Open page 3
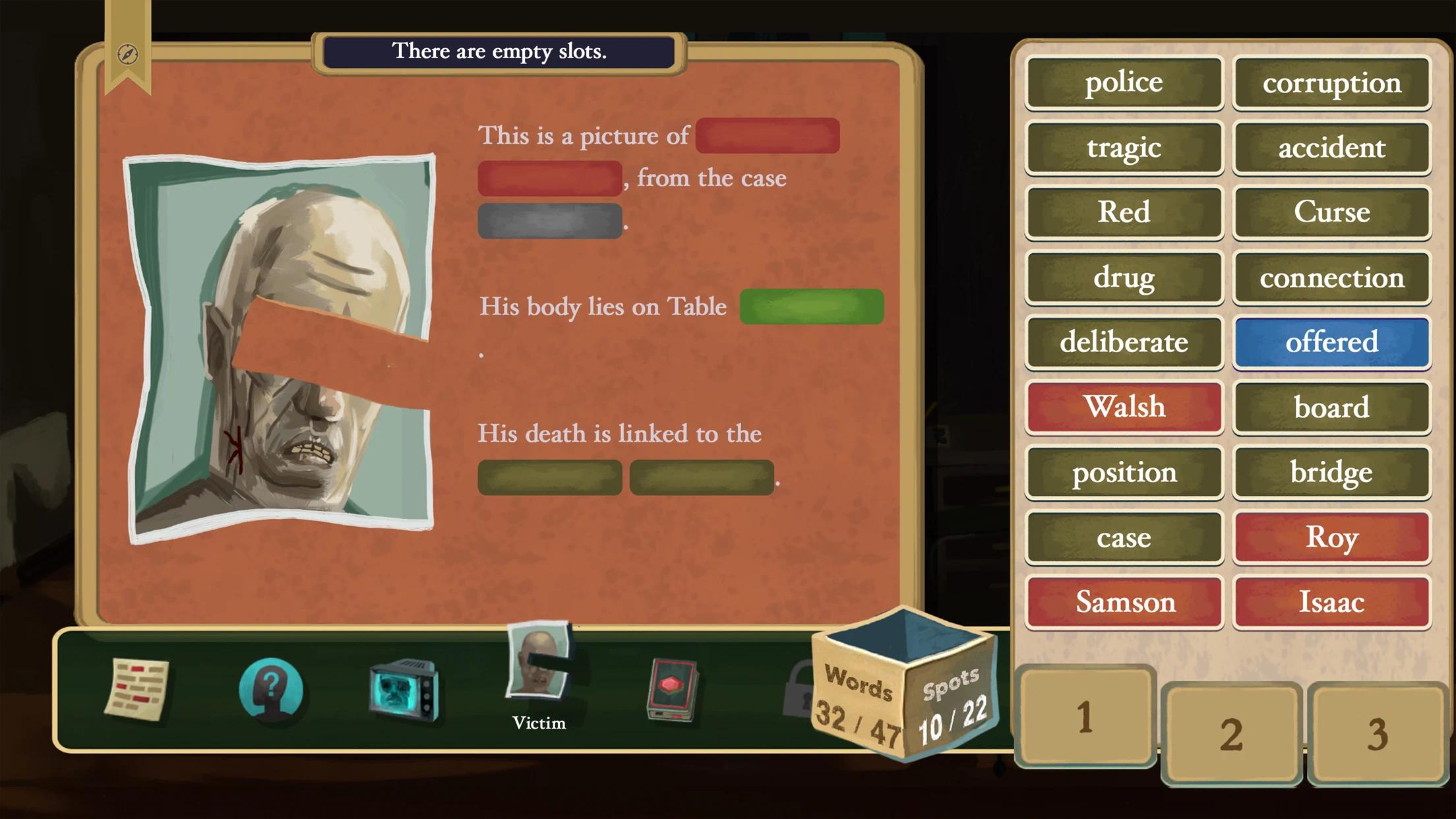Image resolution: width=1456 pixels, height=819 pixels. pos(1378,732)
